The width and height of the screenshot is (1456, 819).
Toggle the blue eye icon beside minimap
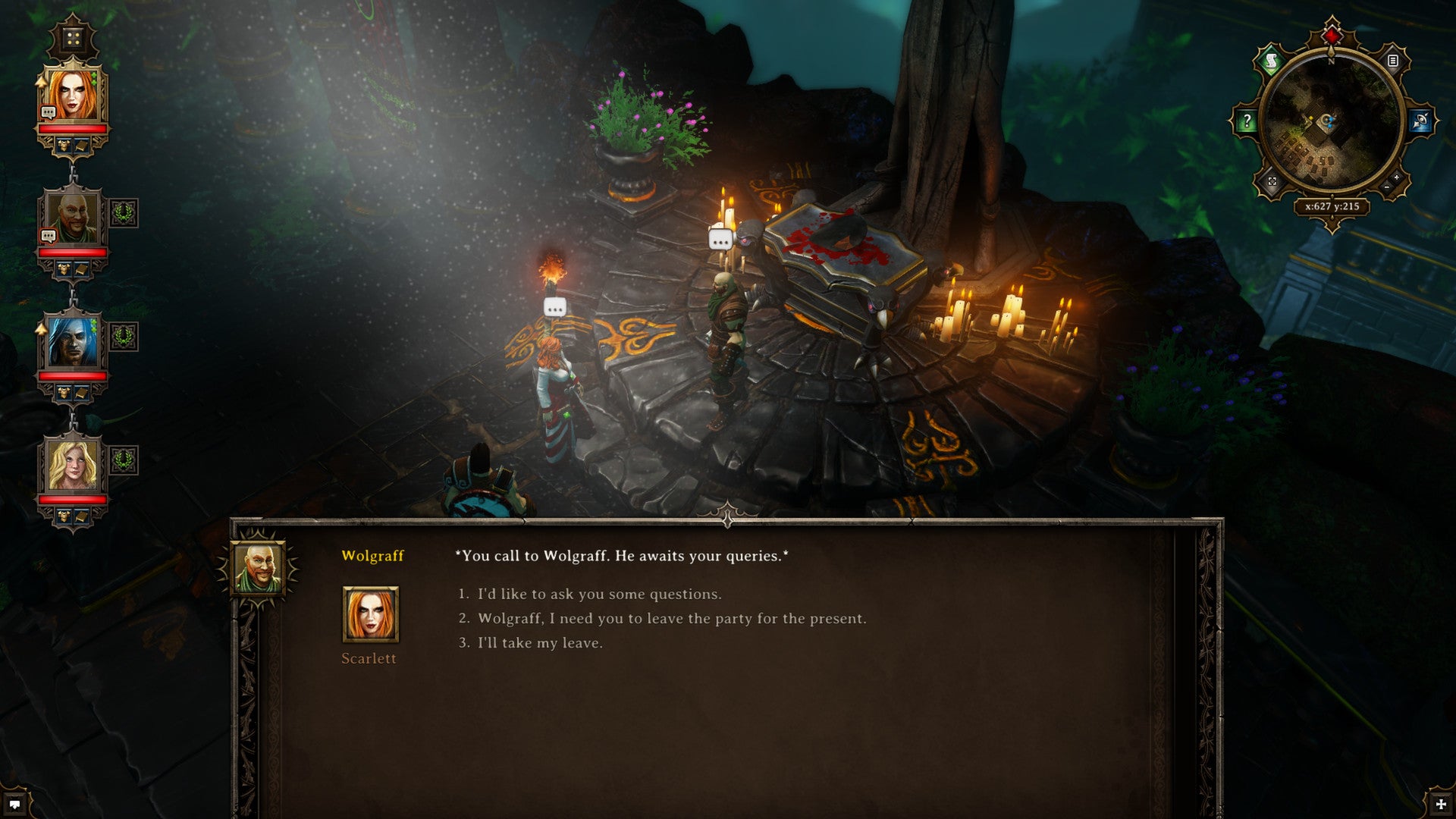point(1420,121)
